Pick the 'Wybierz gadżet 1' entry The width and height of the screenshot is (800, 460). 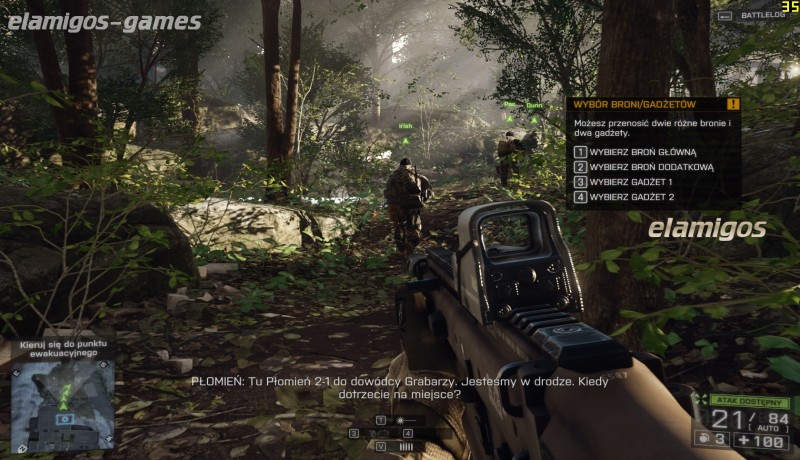pyautogui.click(x=630, y=182)
